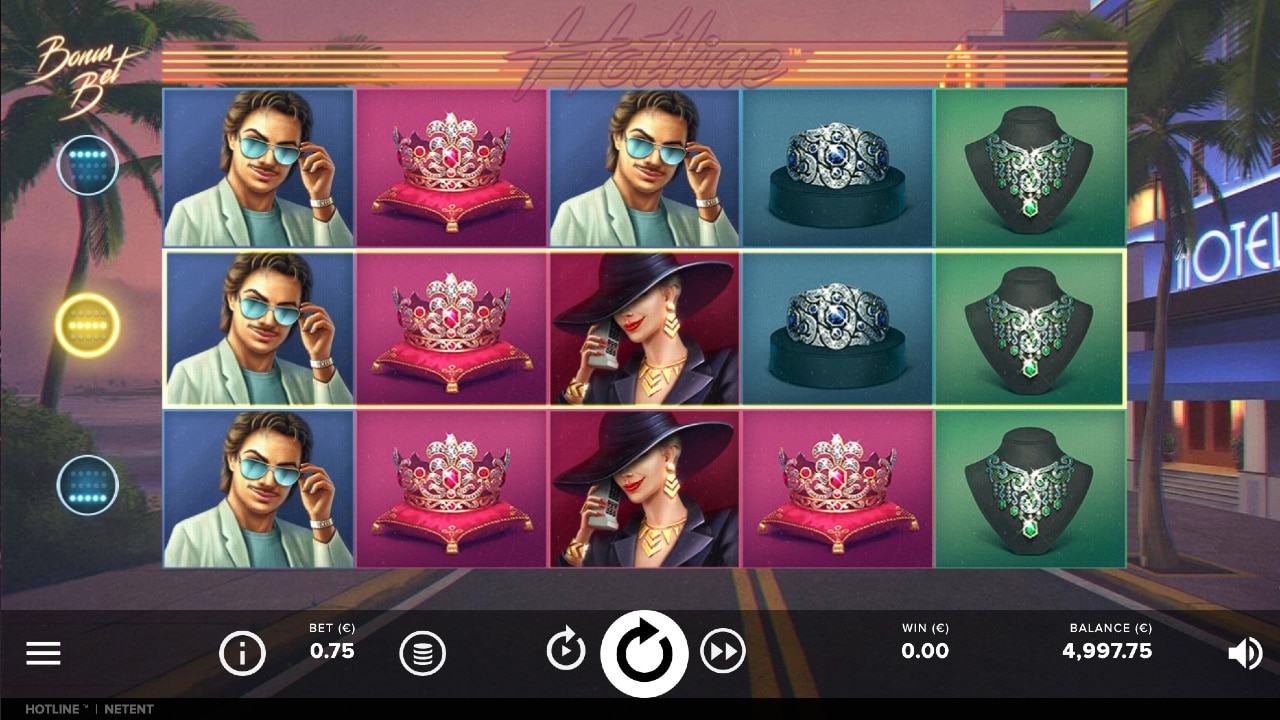
Task: Enable the top Hotline row
Action: [88, 164]
